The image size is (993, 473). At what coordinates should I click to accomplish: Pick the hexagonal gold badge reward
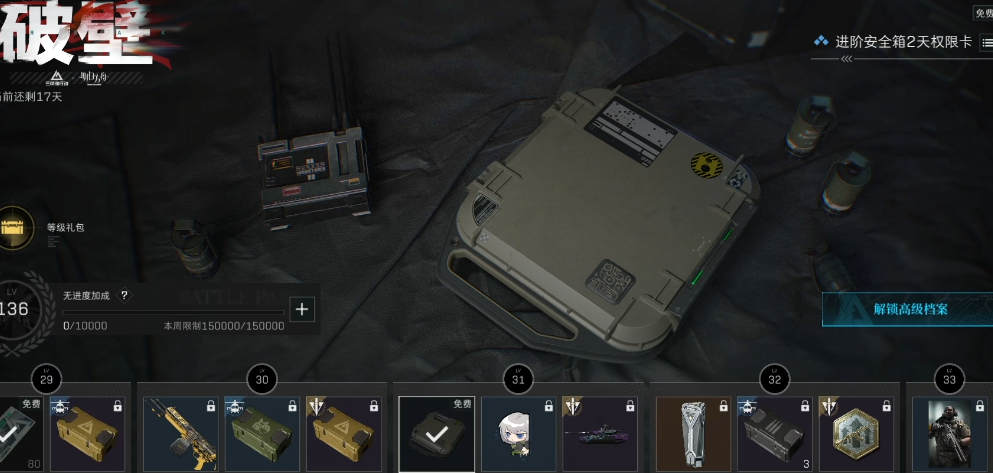[857, 434]
